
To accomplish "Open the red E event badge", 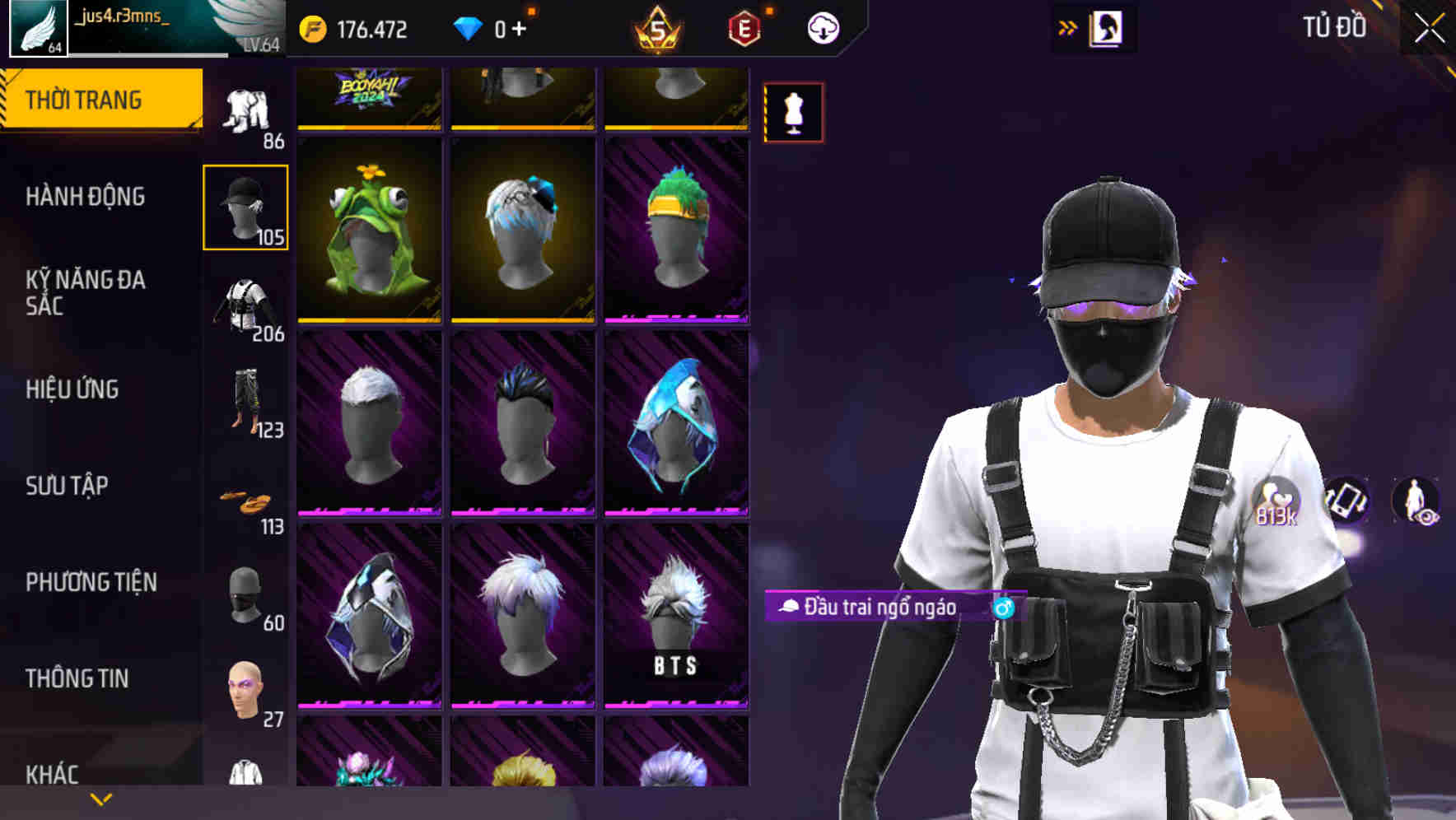I will (740, 29).
